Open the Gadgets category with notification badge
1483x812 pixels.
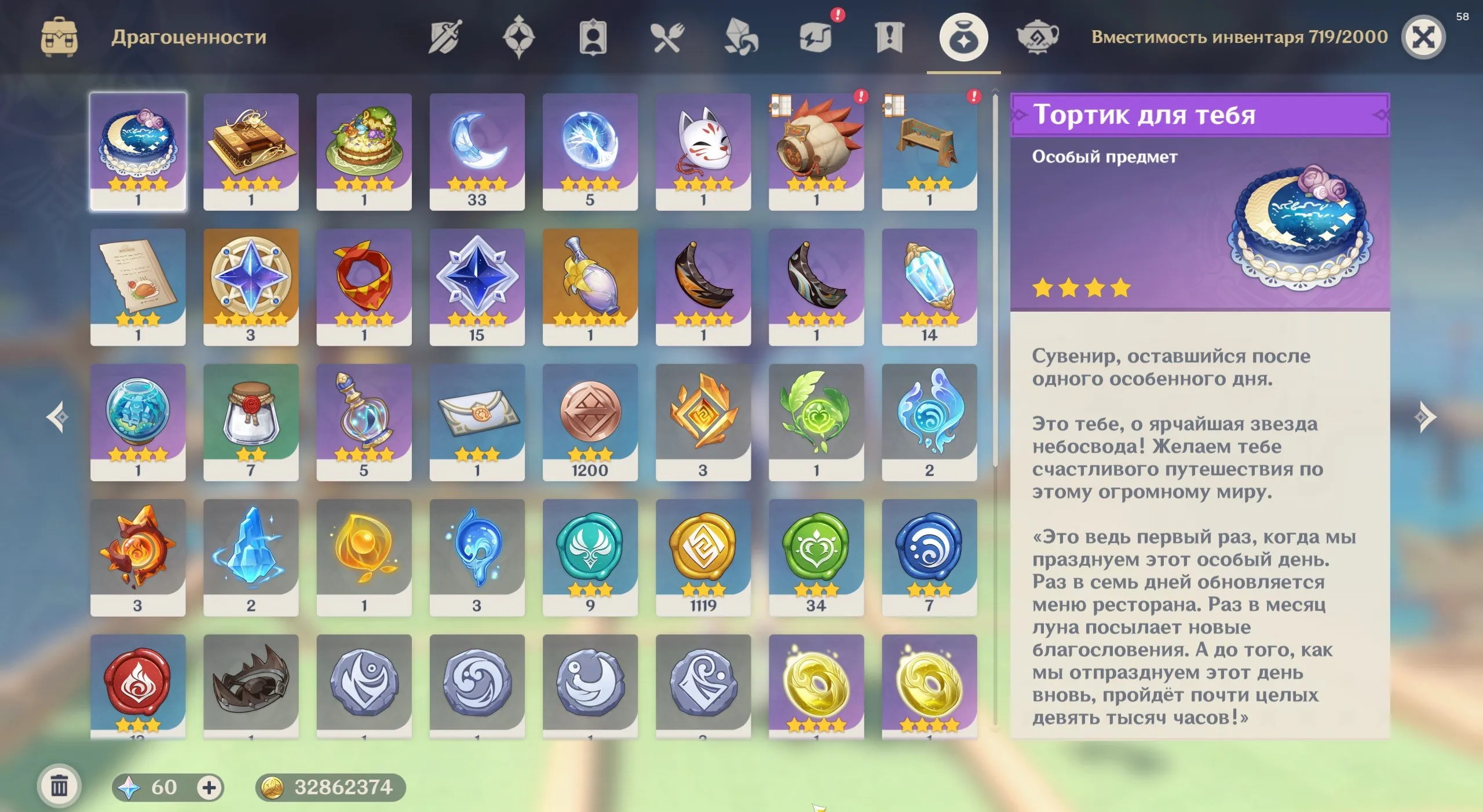click(814, 38)
